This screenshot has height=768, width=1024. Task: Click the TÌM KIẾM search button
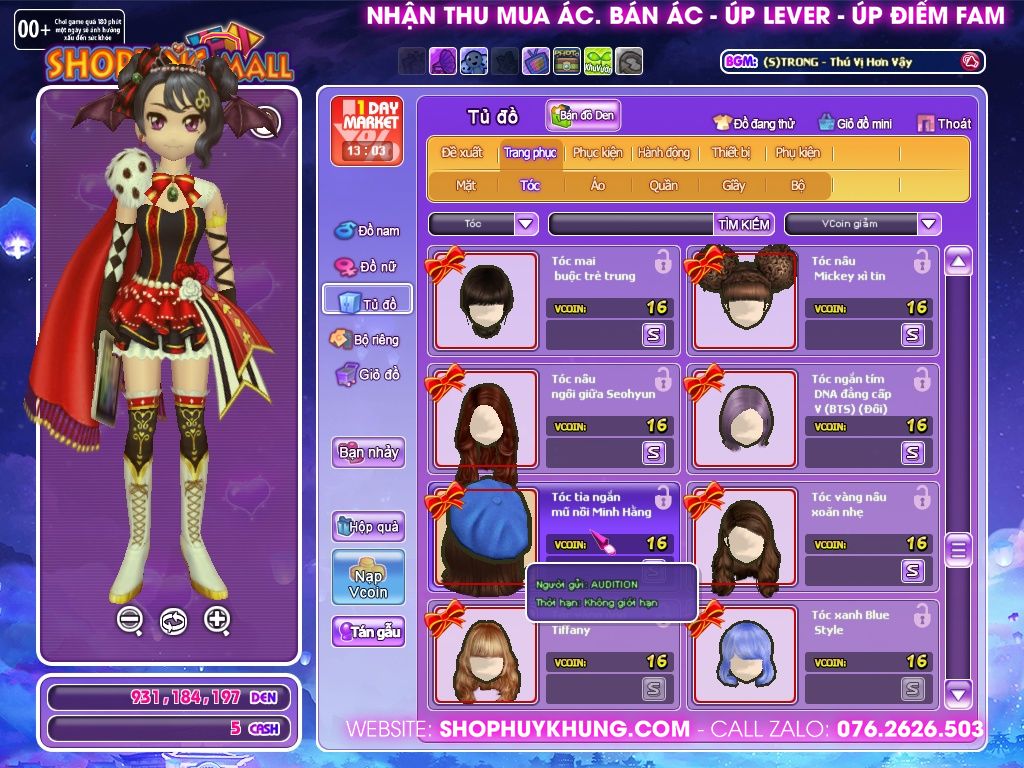pyautogui.click(x=743, y=224)
